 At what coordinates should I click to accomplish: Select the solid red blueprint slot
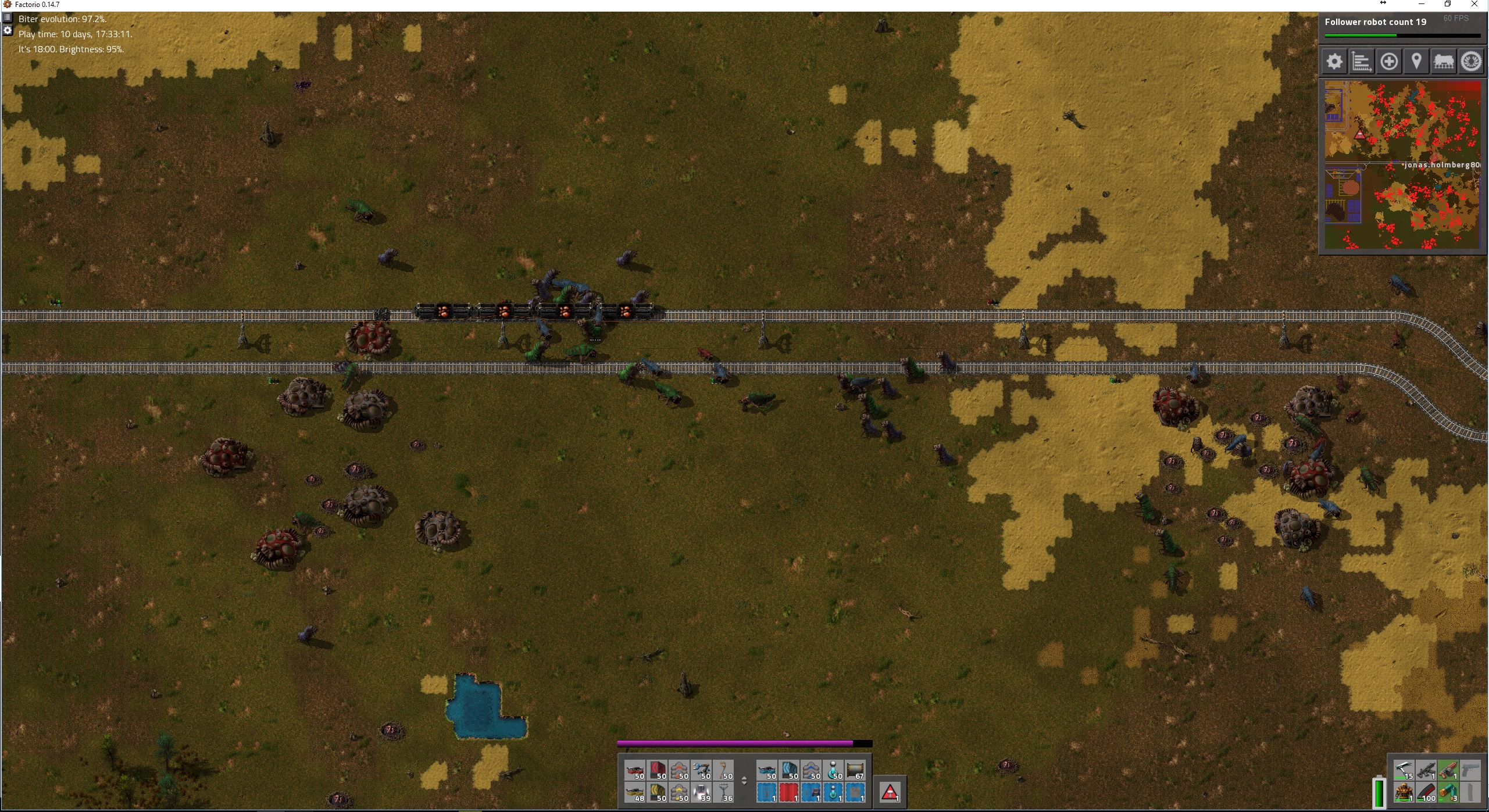click(x=788, y=793)
